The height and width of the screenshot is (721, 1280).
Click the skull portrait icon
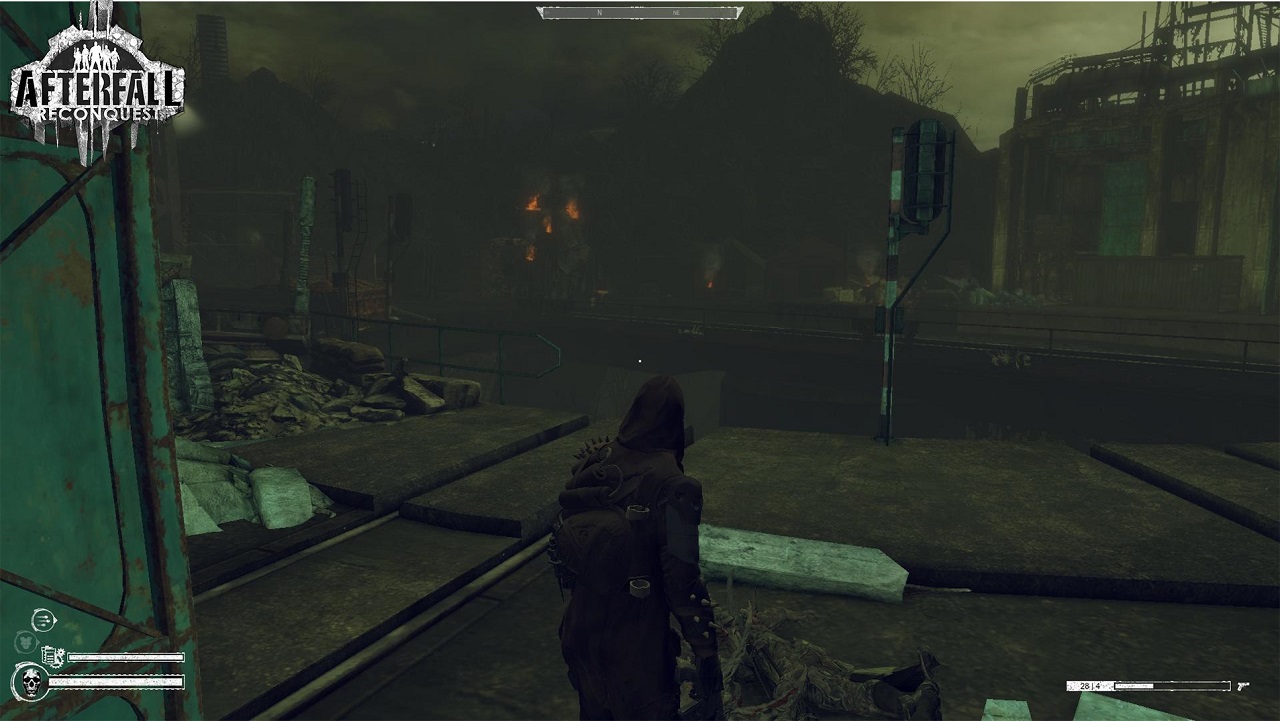[x=31, y=683]
